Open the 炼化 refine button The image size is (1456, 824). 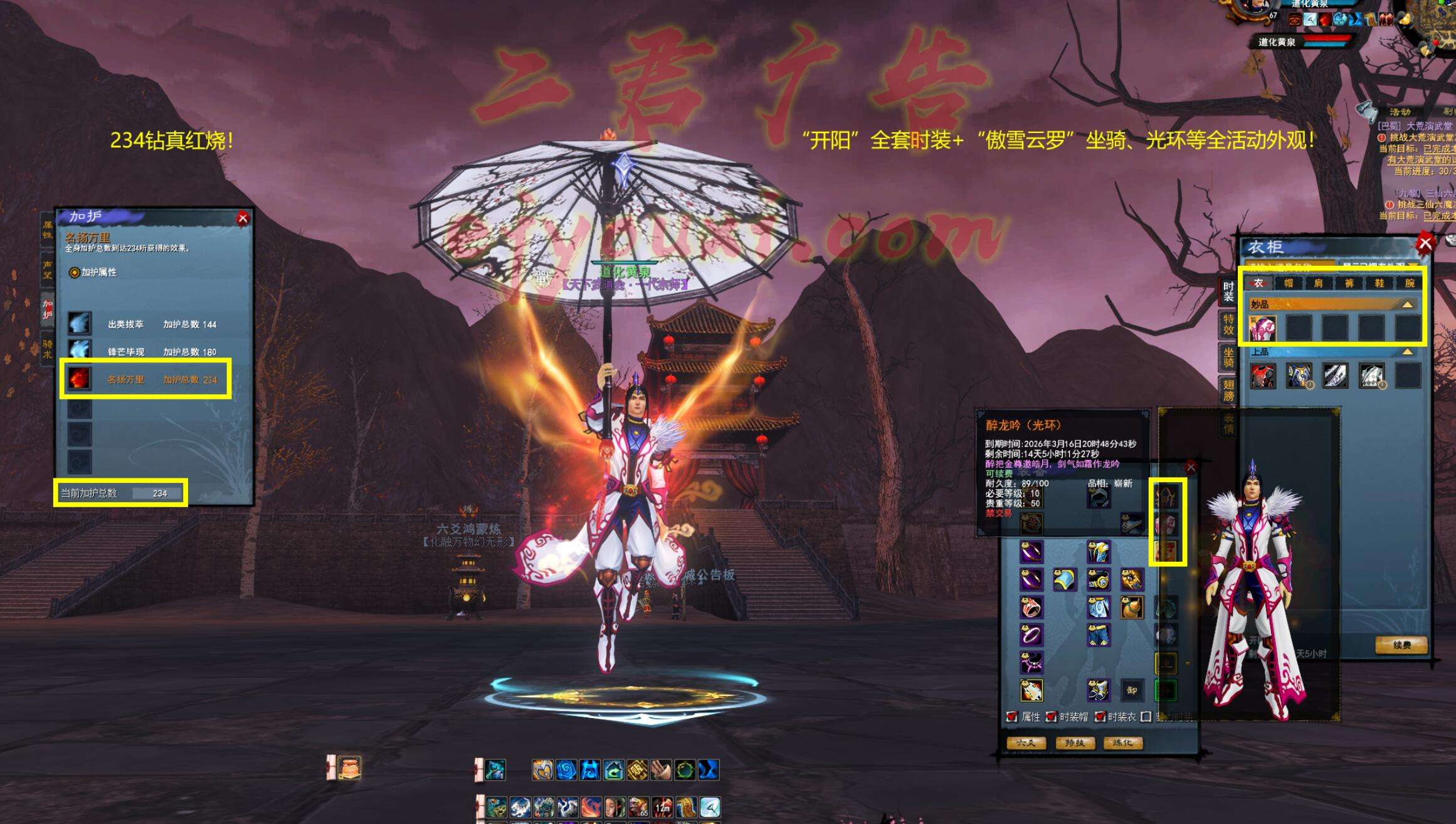pyautogui.click(x=1122, y=743)
